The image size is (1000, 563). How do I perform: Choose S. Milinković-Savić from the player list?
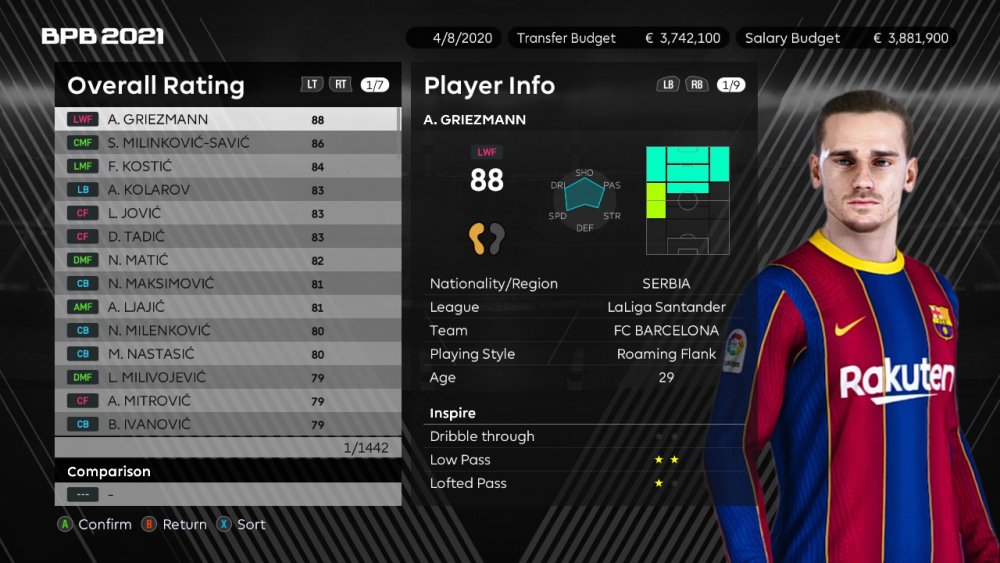[227, 143]
